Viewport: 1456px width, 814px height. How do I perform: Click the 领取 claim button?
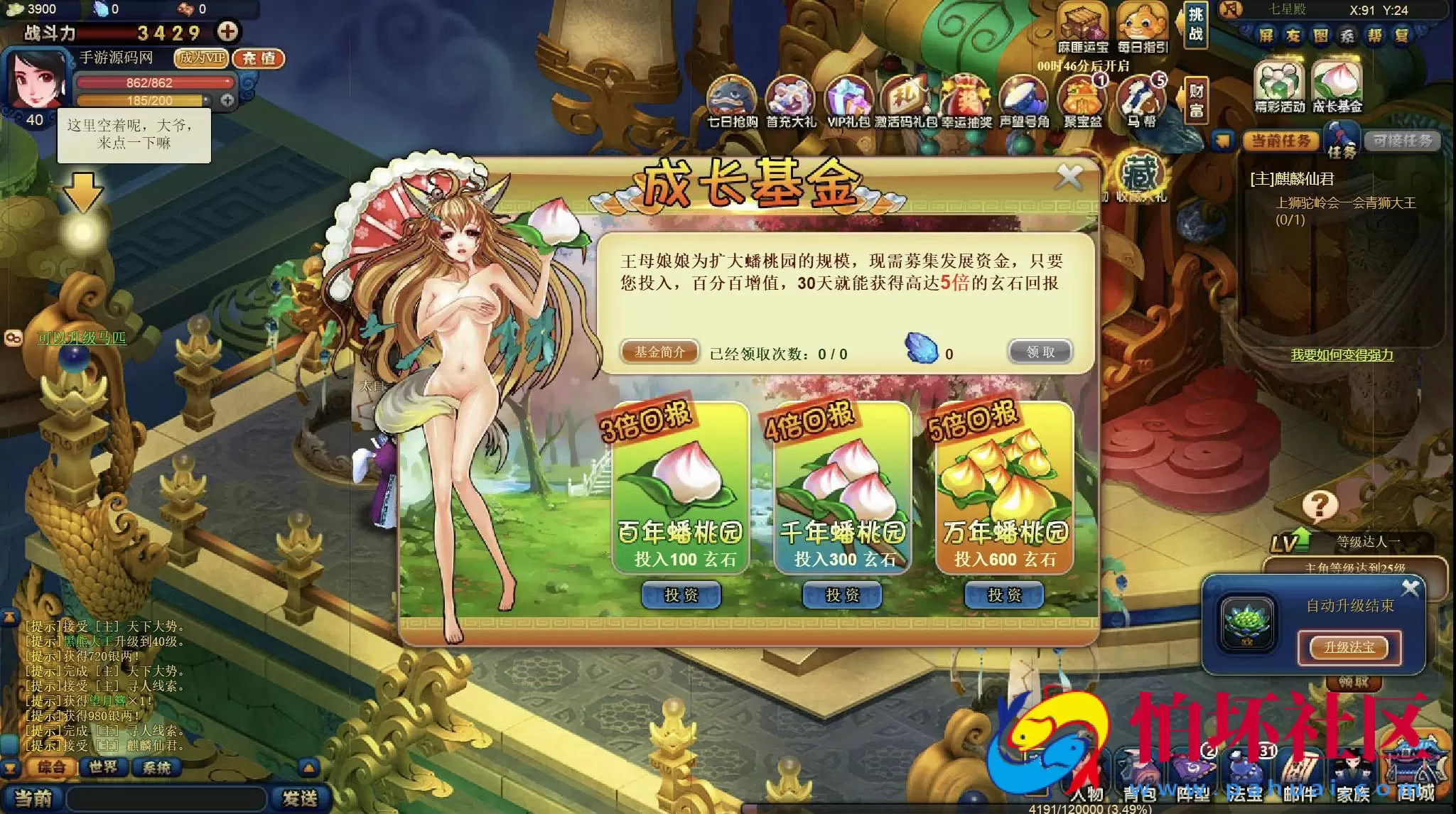[1040, 352]
